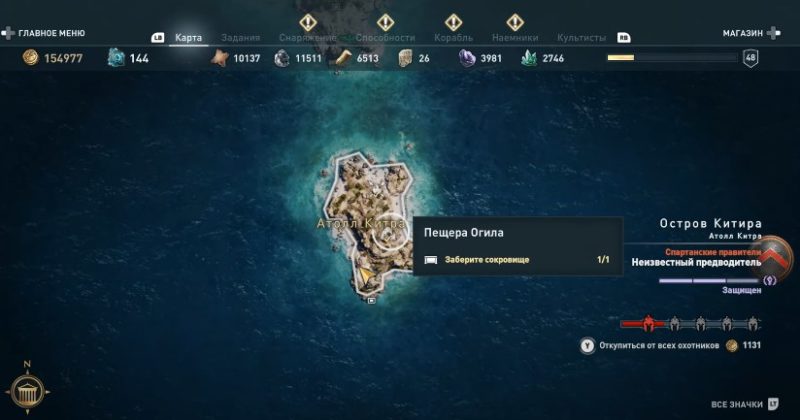Open the Задания quests tab
800x420 pixels.
pyautogui.click(x=239, y=38)
